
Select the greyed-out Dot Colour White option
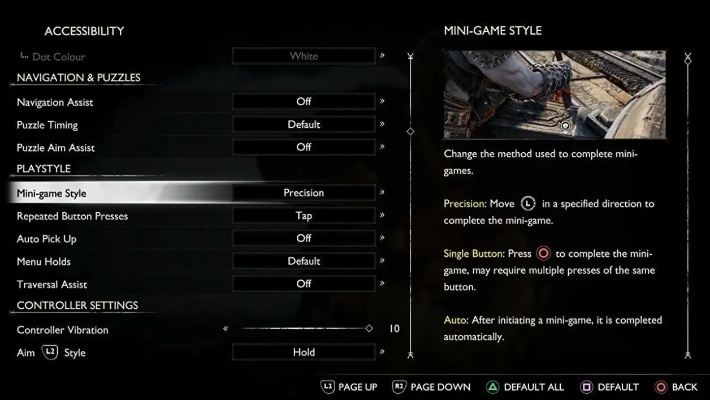click(303, 56)
